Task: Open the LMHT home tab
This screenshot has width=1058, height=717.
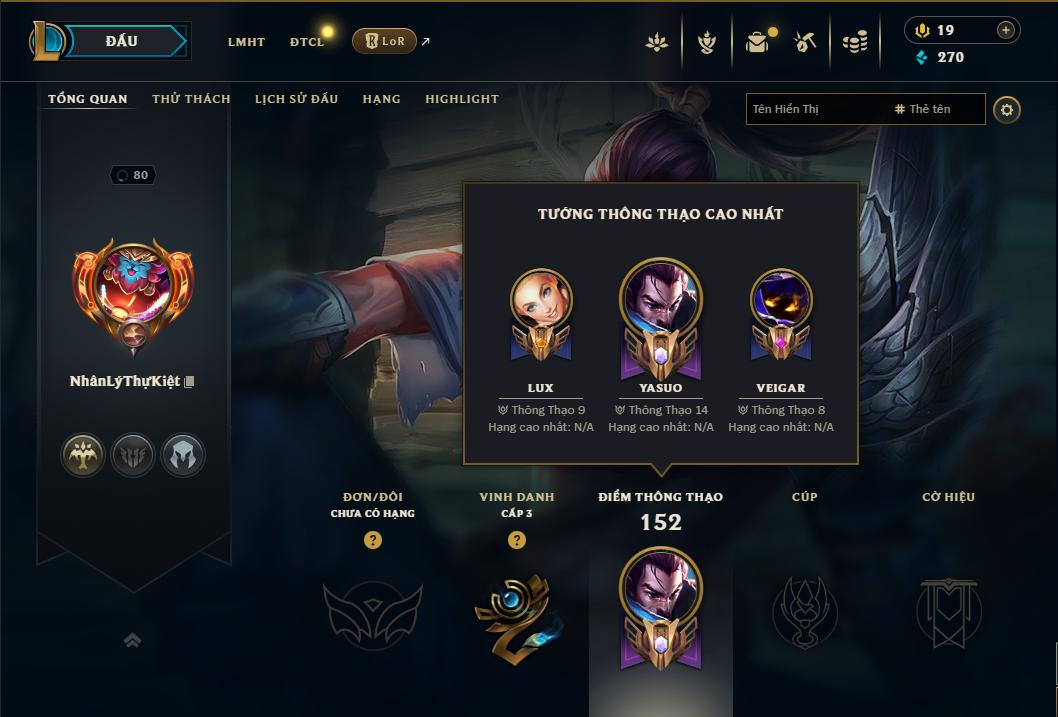Action: [x=246, y=42]
